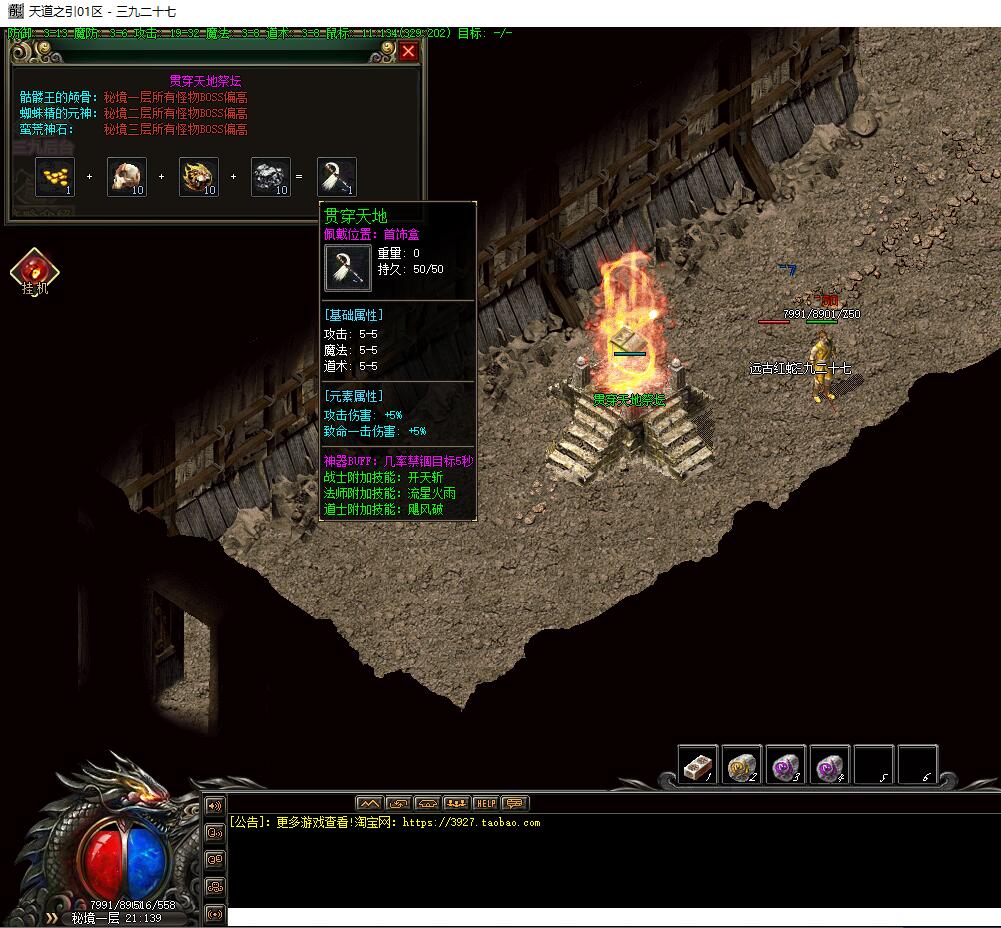Use the purple rune stone in slot 3
This screenshot has height=928, width=1001.
pyautogui.click(x=786, y=766)
